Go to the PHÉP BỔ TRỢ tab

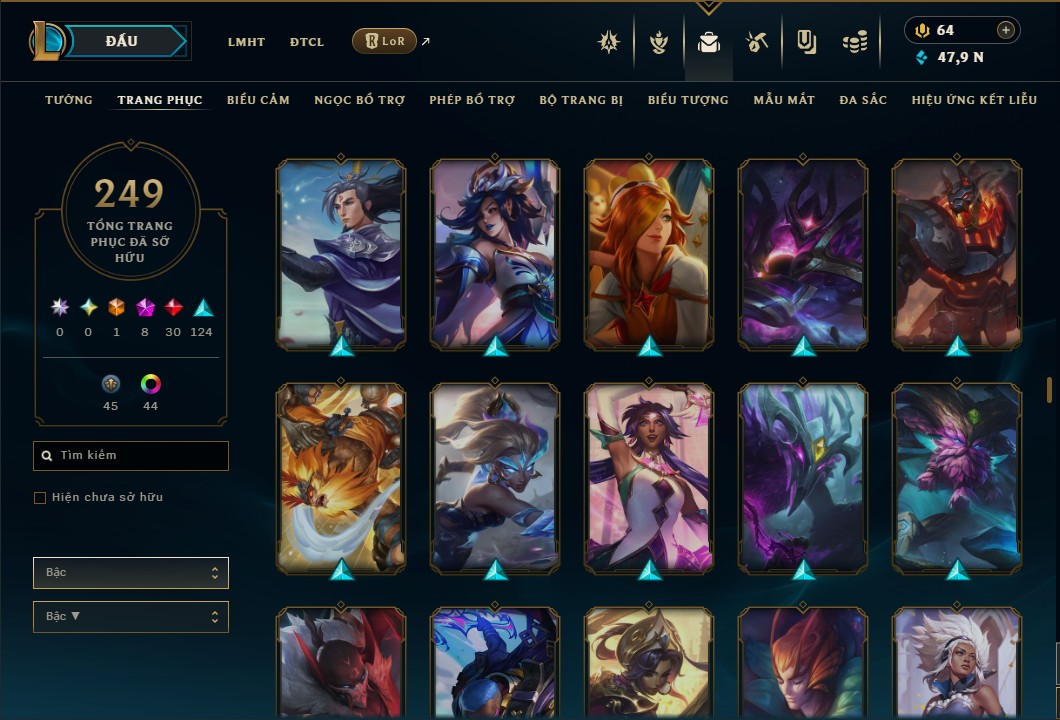coord(472,100)
